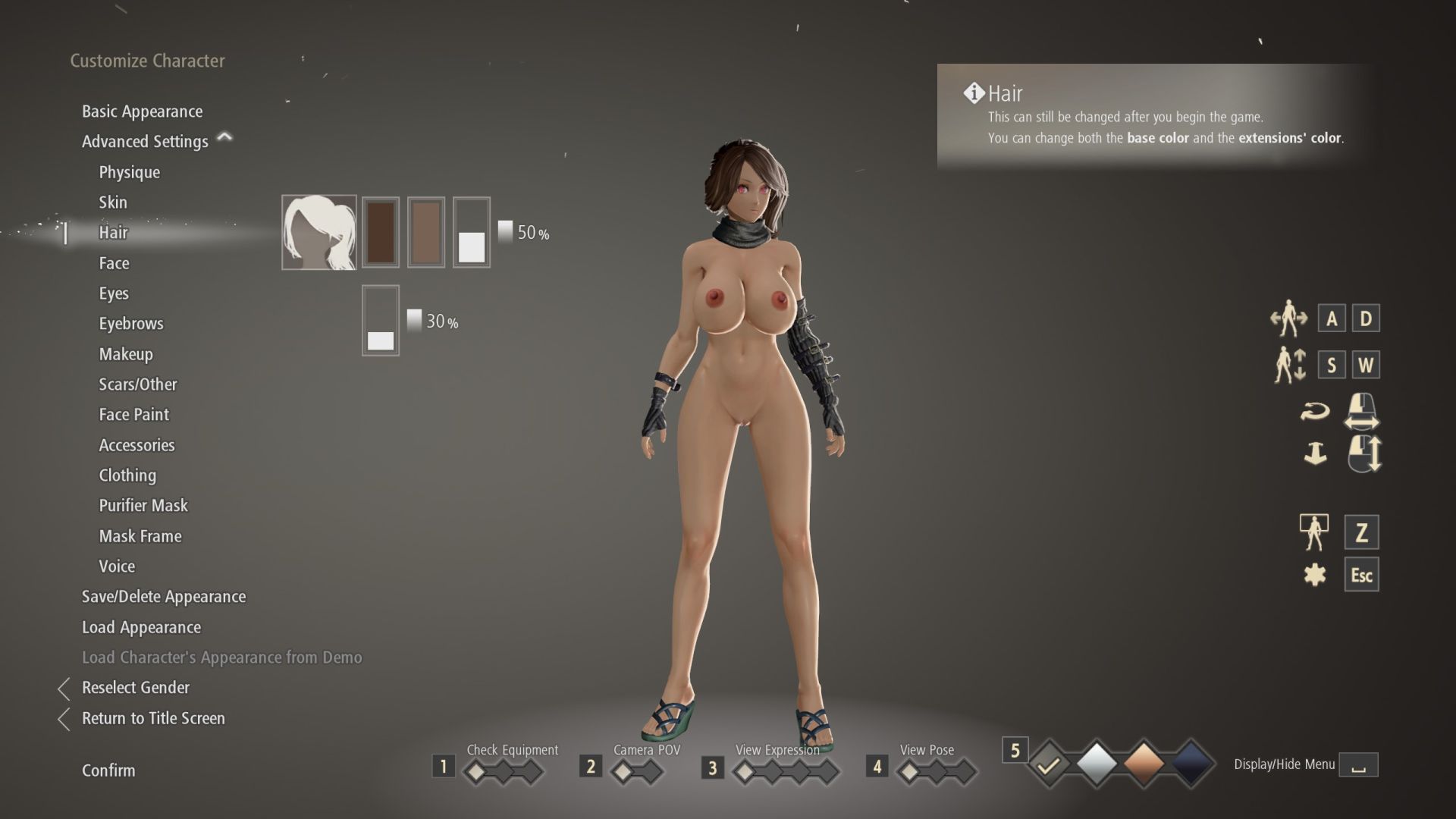
Task: Open the Accessories menu
Action: pyautogui.click(x=136, y=445)
